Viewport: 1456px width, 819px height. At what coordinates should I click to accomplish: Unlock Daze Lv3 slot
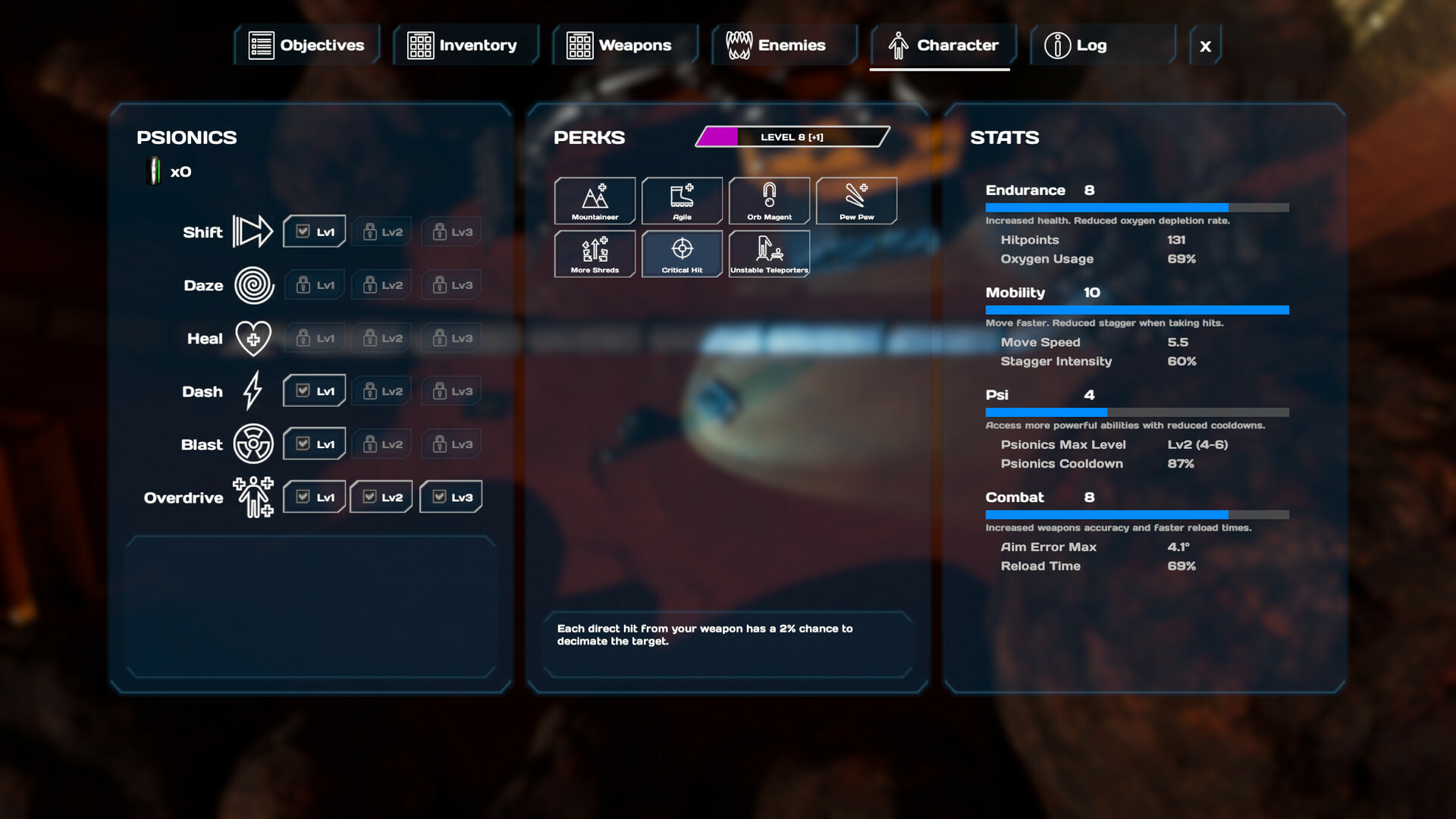point(450,285)
